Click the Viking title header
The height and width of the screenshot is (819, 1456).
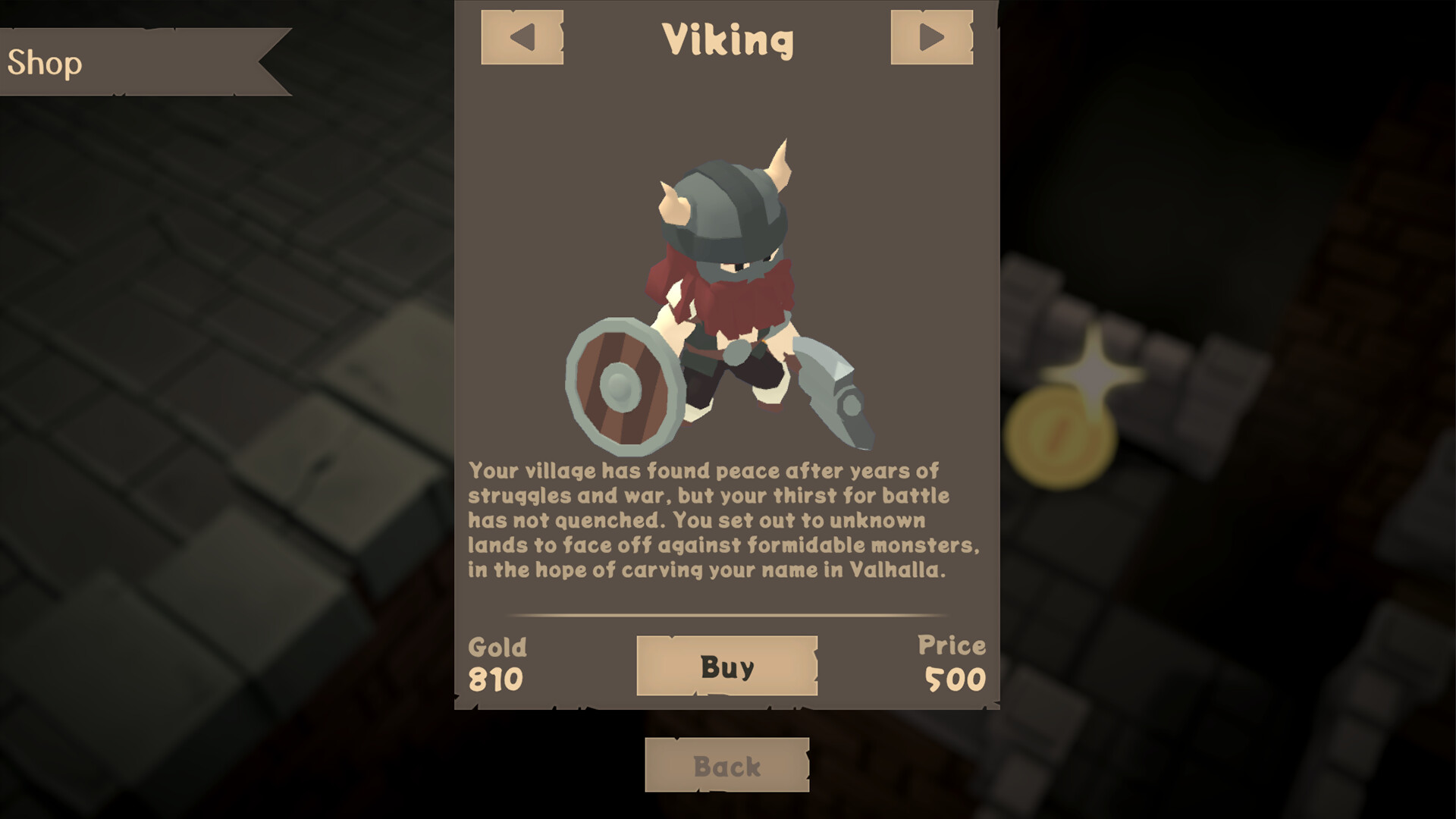[x=728, y=40]
